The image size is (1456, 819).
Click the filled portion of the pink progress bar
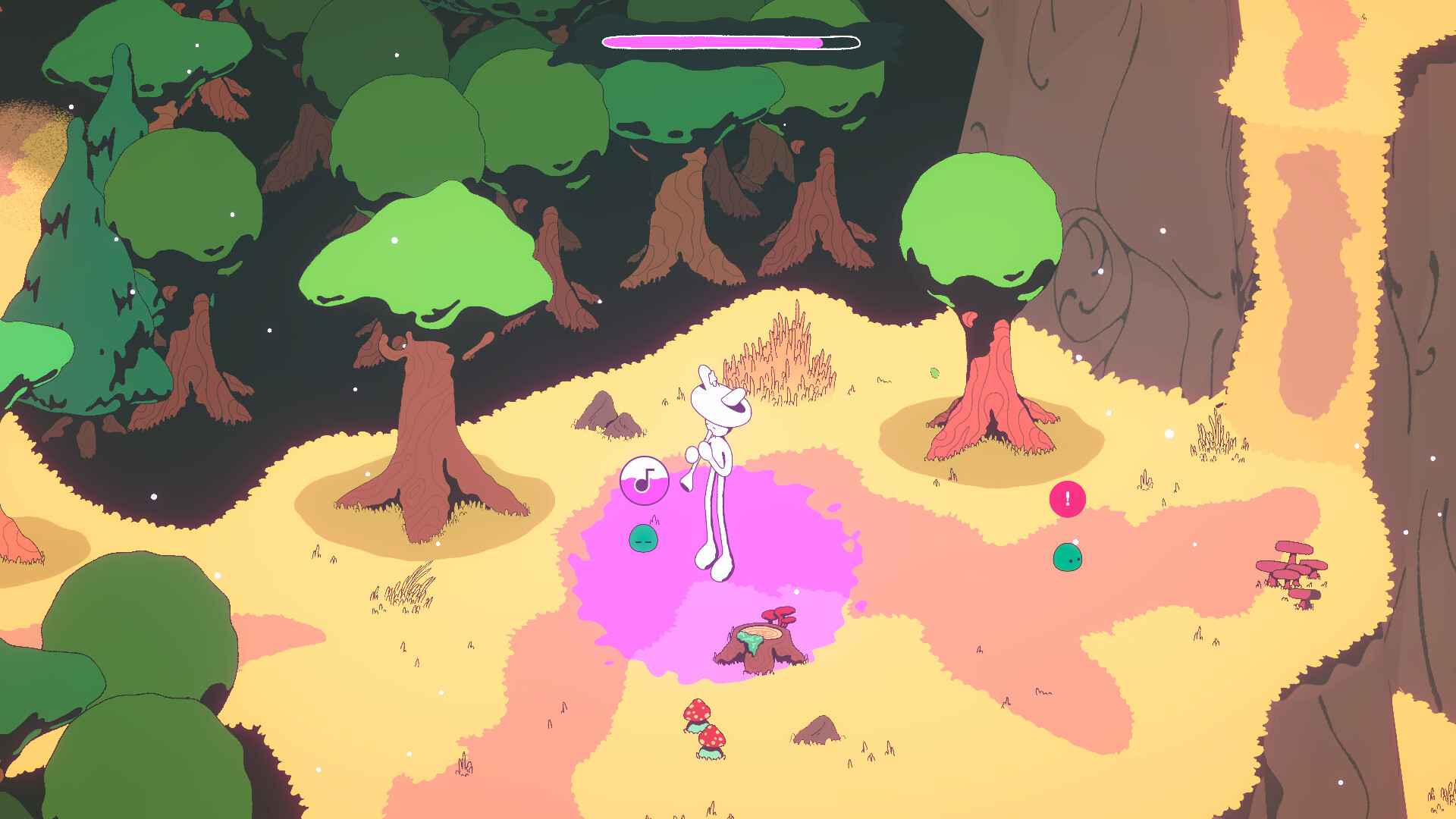pyautogui.click(x=713, y=42)
